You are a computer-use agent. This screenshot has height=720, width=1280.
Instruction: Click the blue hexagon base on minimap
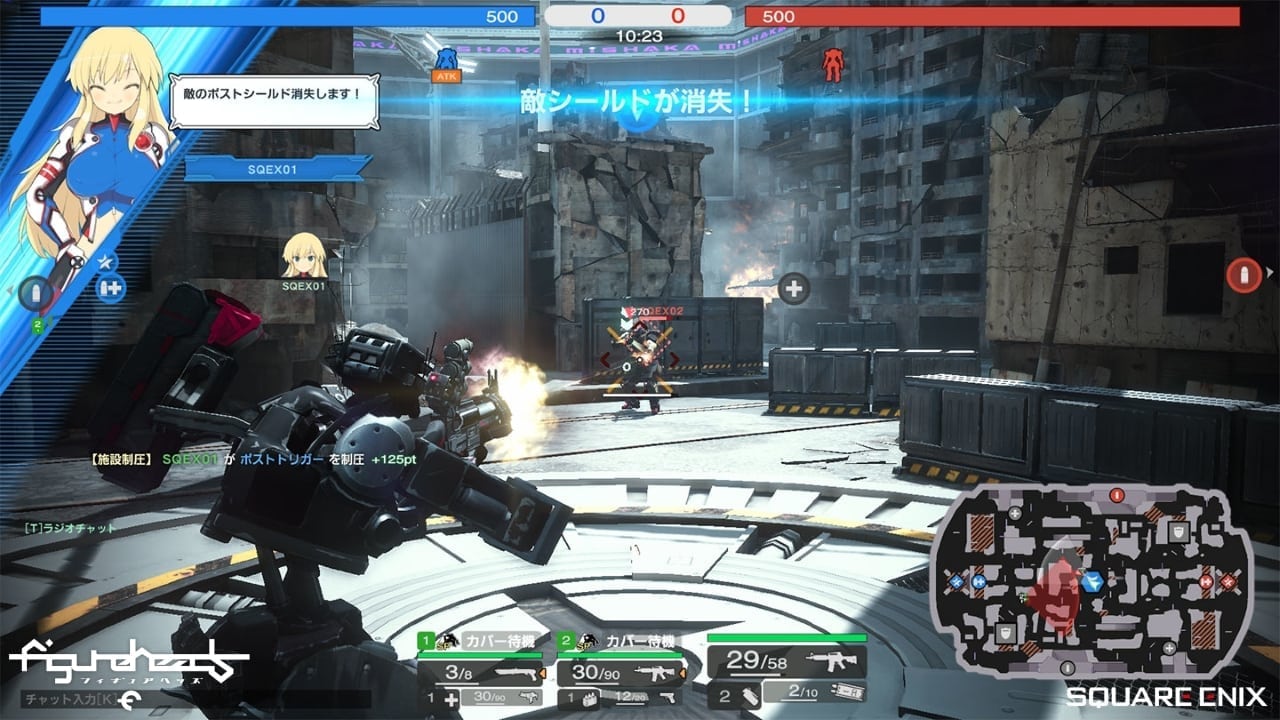click(x=1093, y=580)
